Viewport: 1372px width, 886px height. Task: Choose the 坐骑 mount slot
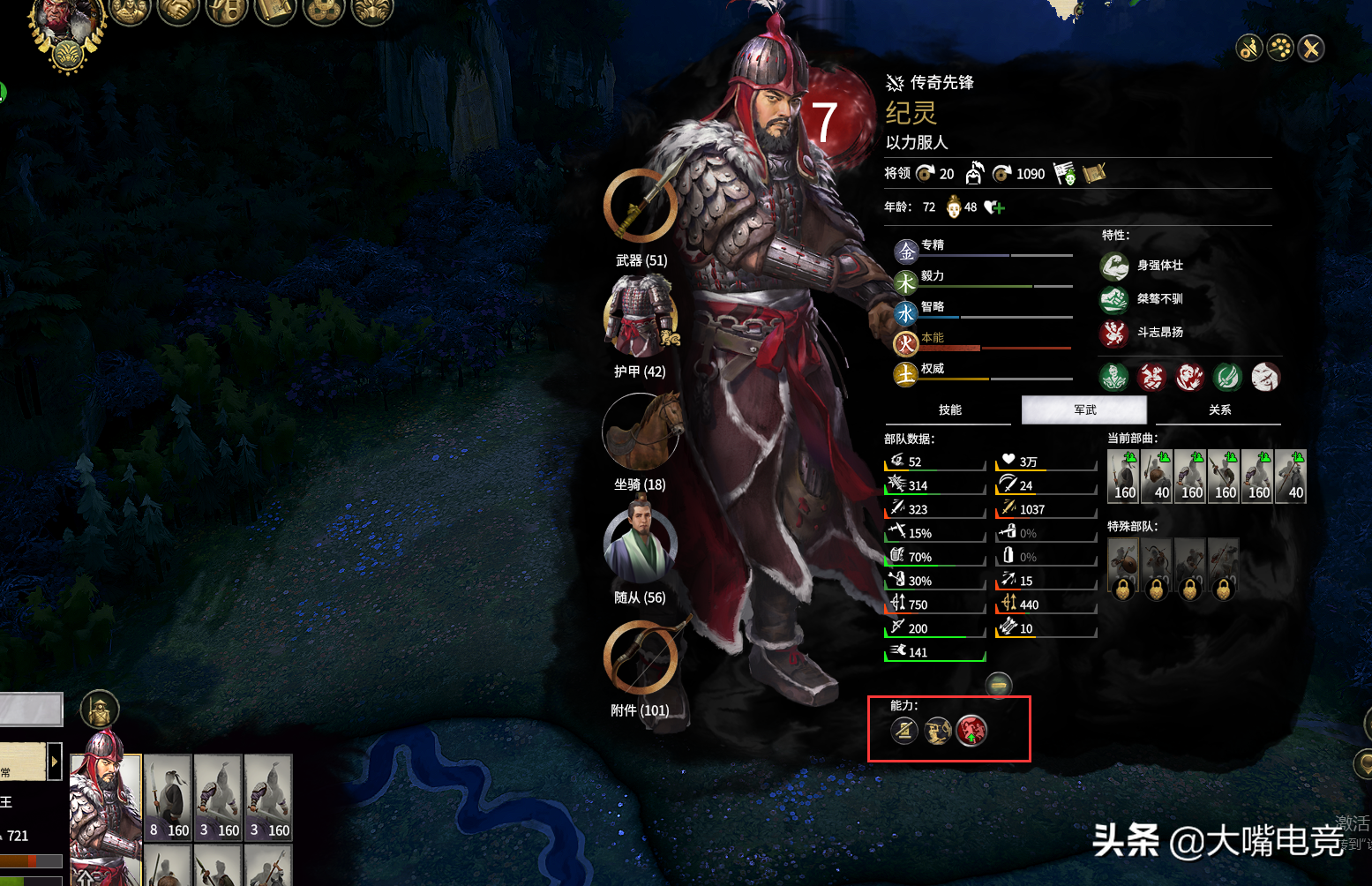tap(641, 431)
